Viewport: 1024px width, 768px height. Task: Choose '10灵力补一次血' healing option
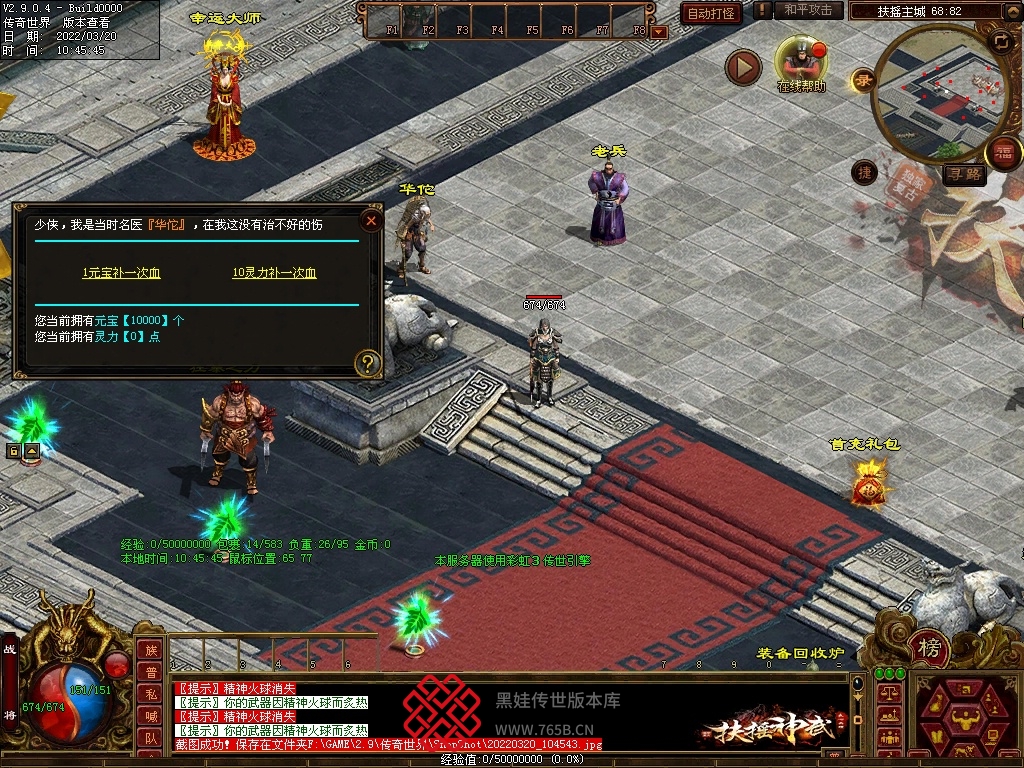(274, 273)
